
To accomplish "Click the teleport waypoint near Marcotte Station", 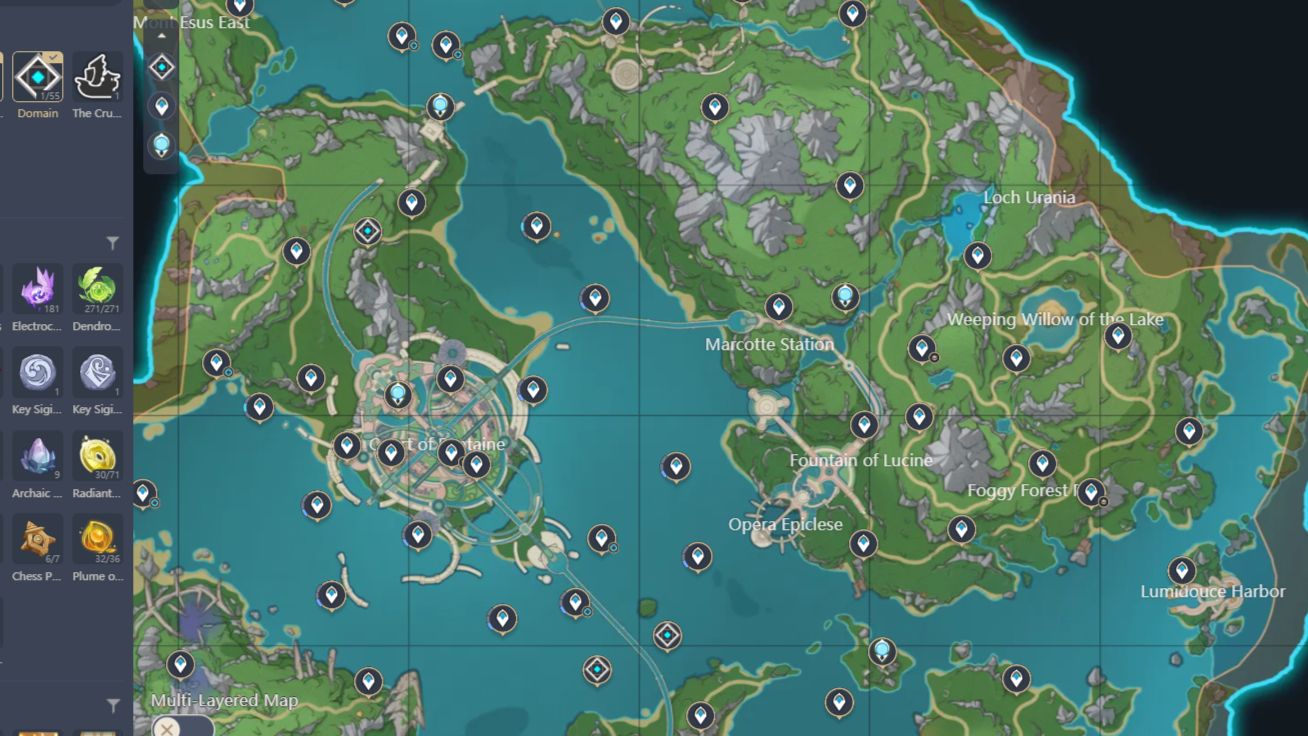I will [x=779, y=306].
